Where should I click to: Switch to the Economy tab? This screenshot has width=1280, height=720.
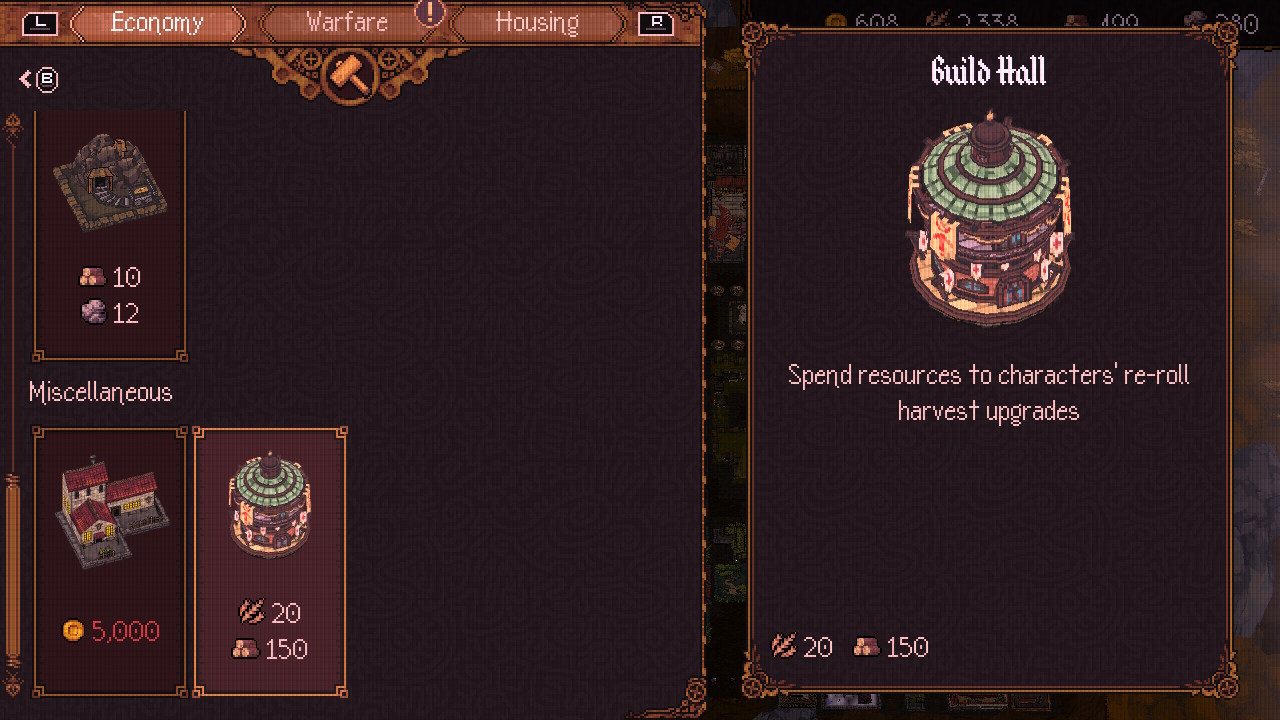point(157,22)
